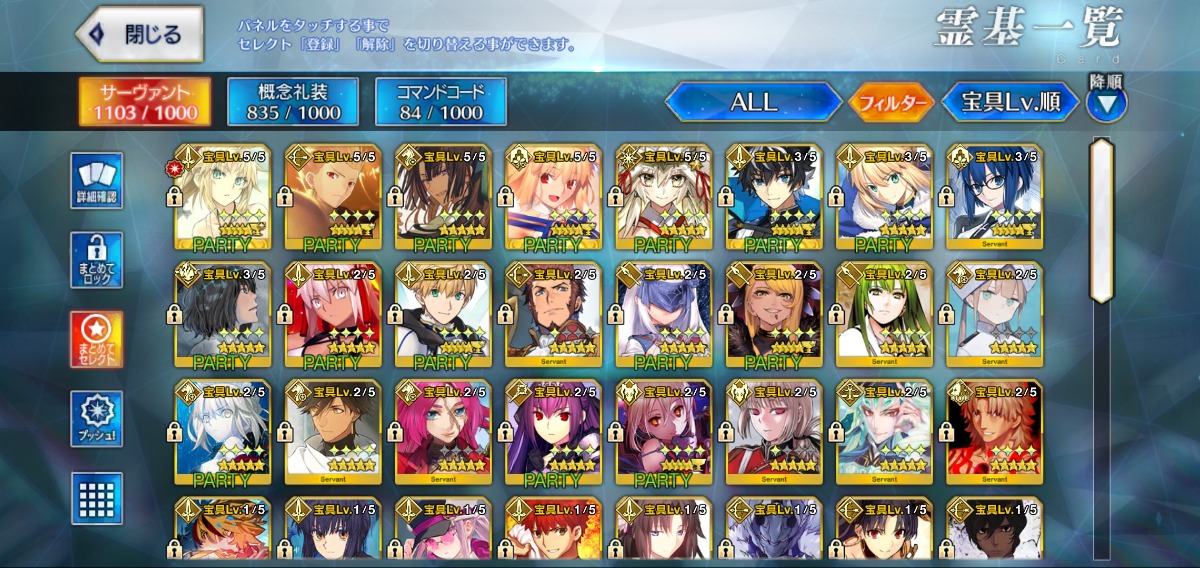
Task: Click the プッシュ! button
Action: [97, 419]
